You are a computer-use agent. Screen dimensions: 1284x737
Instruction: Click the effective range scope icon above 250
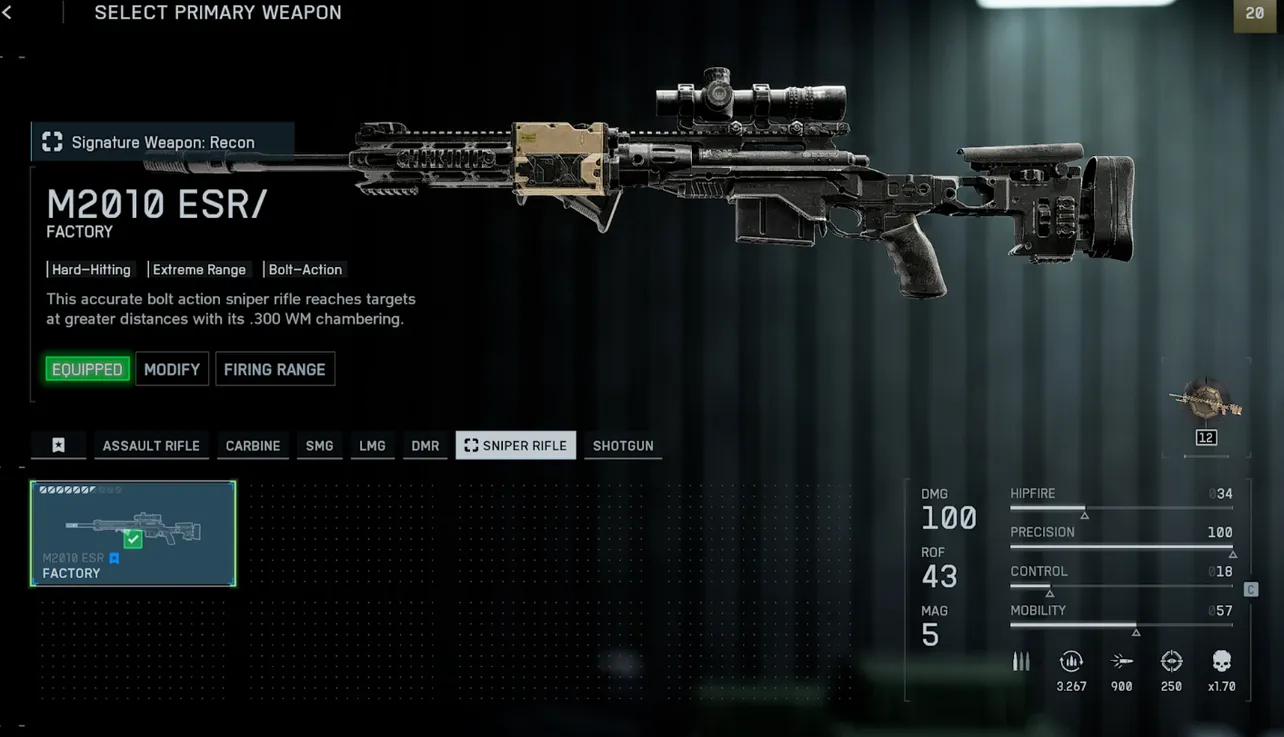(1171, 661)
